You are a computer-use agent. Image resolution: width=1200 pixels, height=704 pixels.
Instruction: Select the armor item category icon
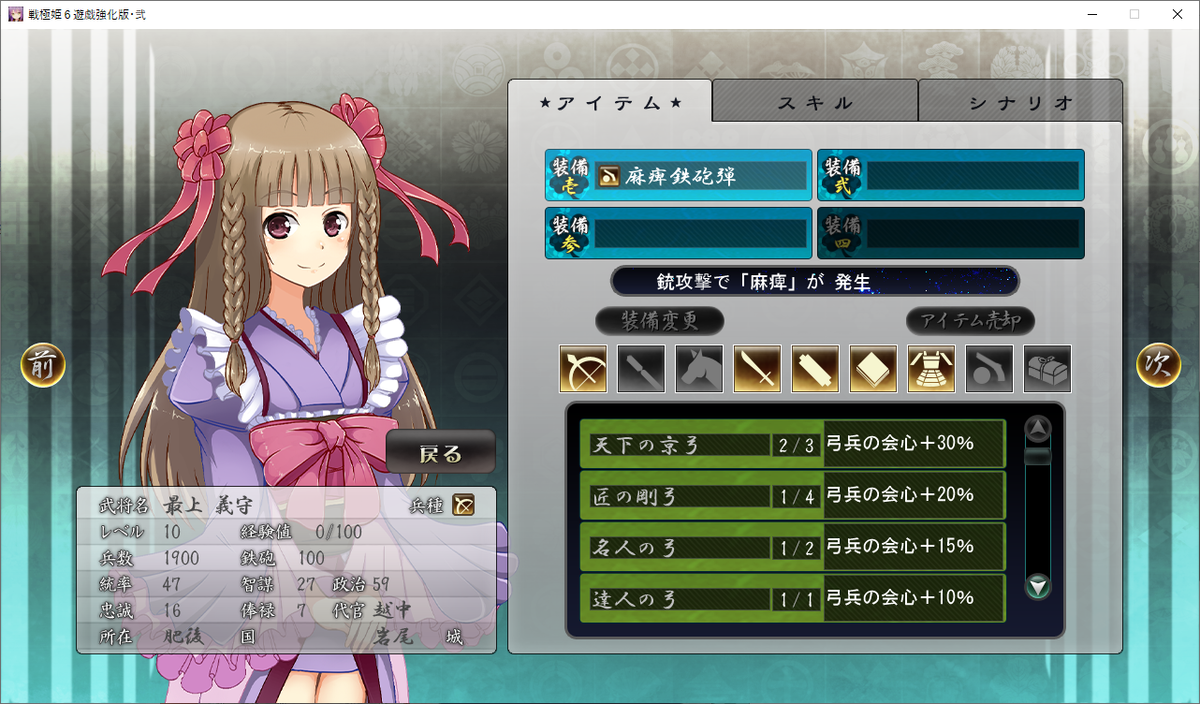[931, 369]
